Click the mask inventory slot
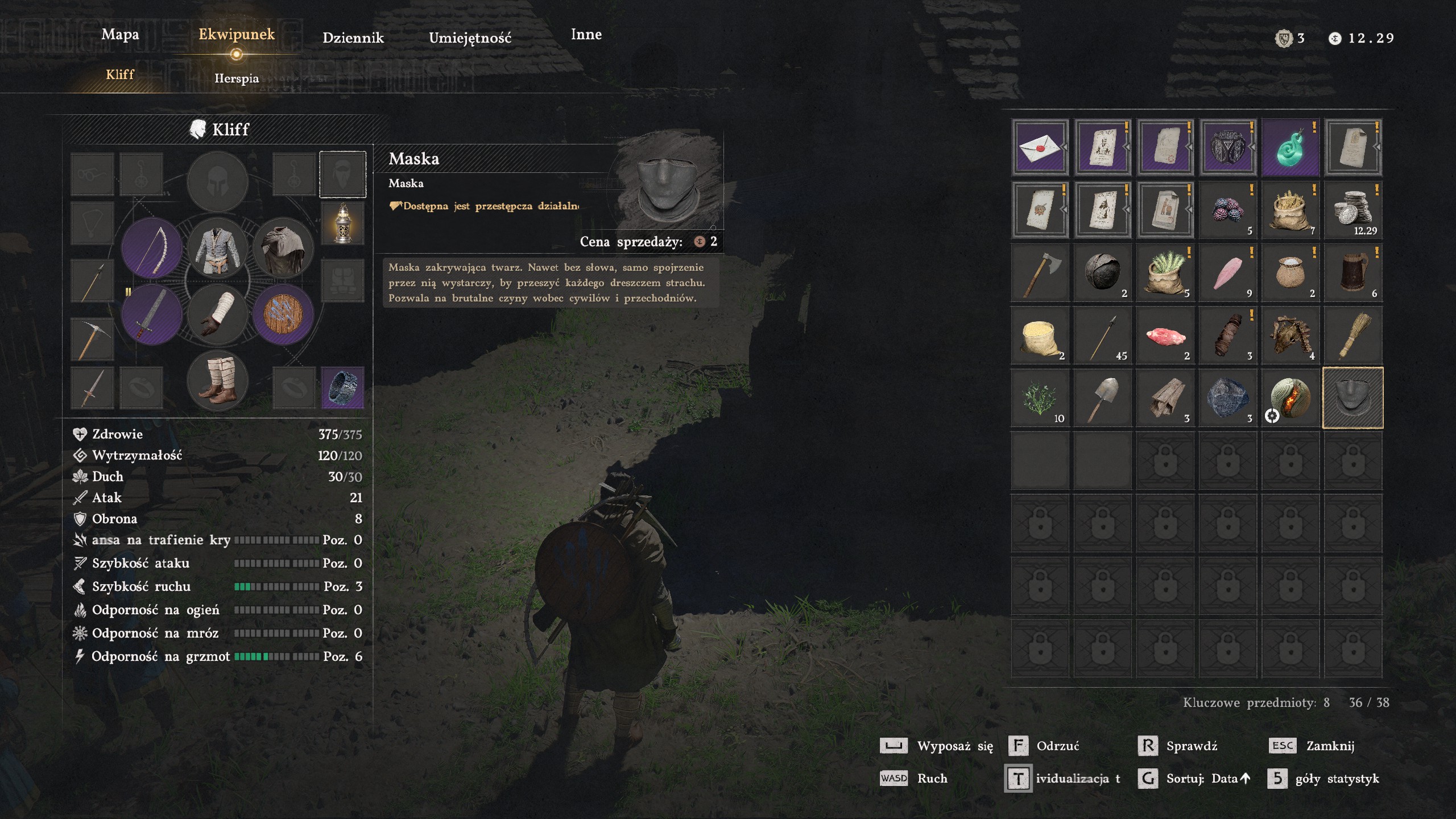 [x=1352, y=398]
